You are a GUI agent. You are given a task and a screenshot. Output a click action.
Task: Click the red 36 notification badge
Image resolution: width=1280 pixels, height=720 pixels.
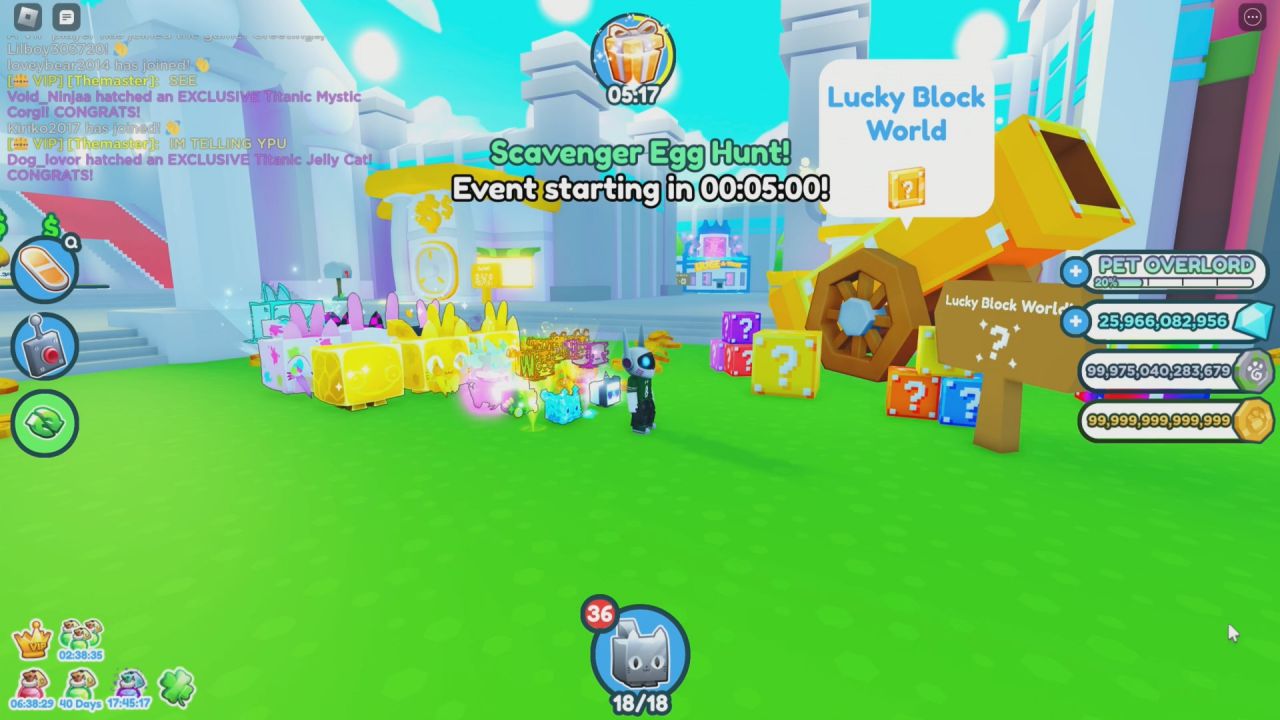tap(601, 616)
